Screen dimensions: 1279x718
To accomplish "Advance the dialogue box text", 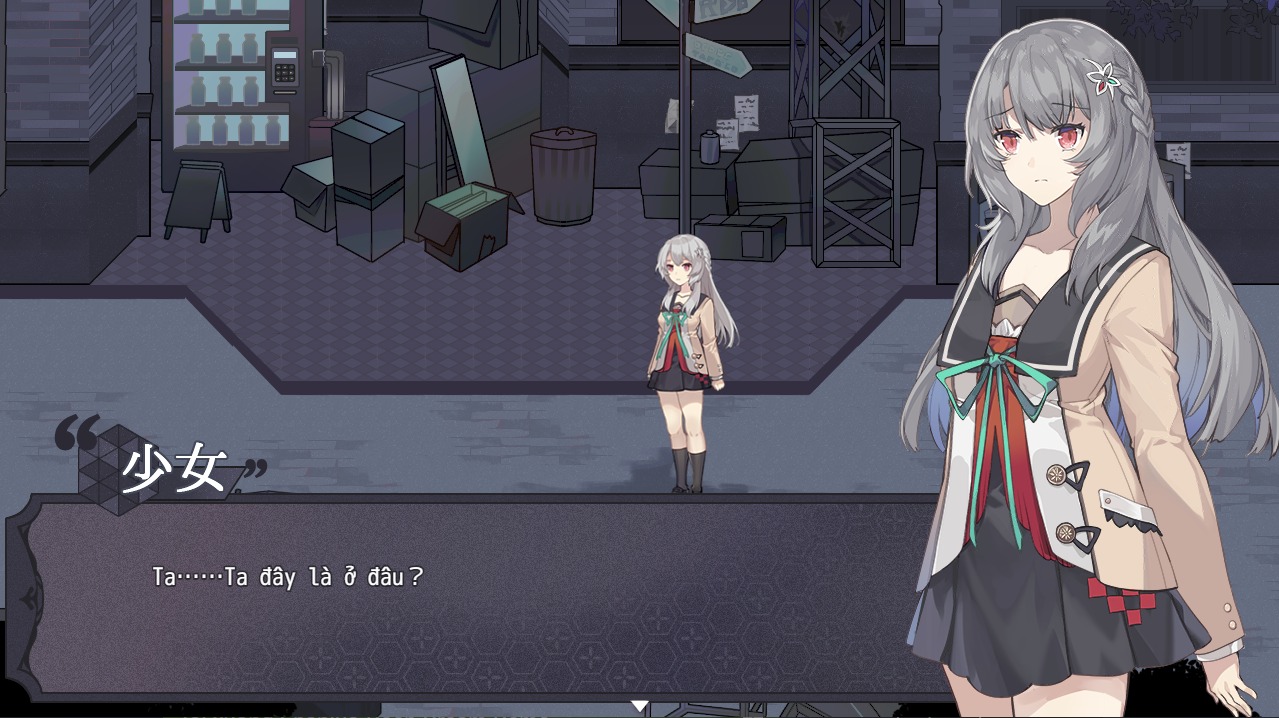I will click(x=480, y=598).
